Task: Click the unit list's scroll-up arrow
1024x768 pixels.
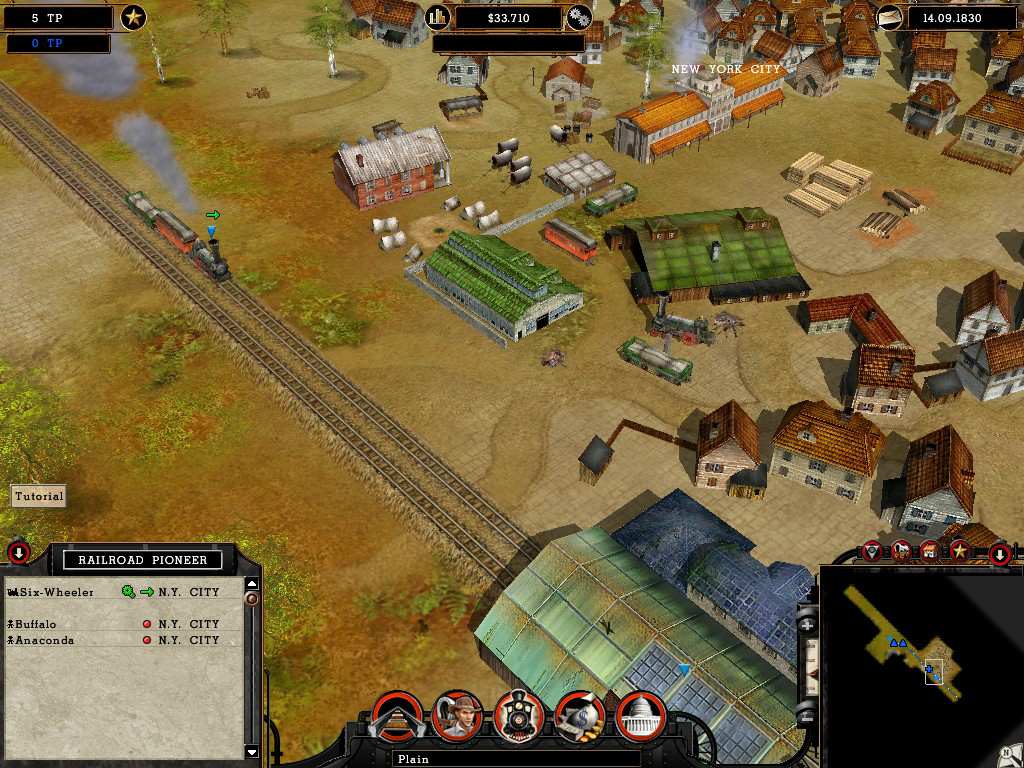Action: click(252, 584)
